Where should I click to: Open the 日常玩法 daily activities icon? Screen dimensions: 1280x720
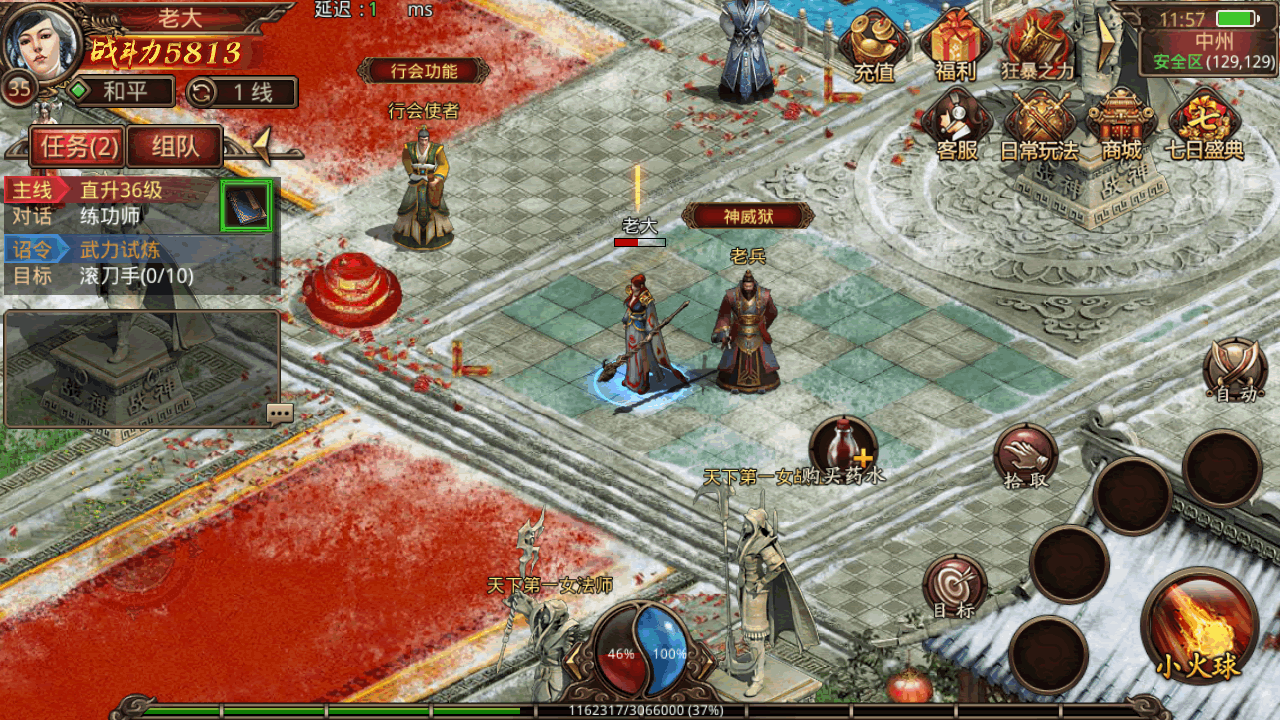click(1039, 124)
